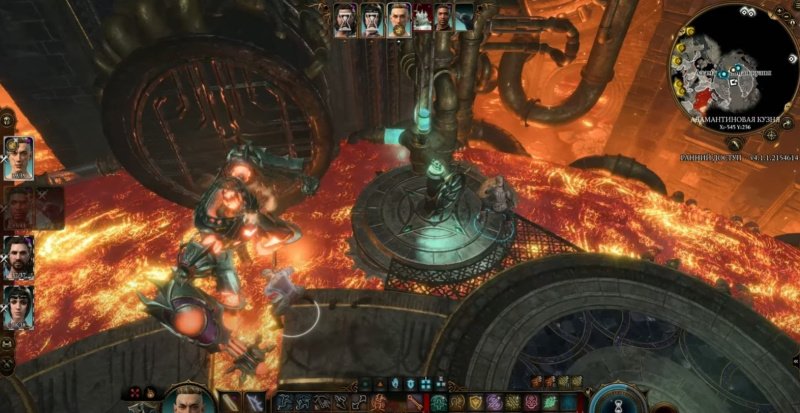The width and height of the screenshot is (800, 413).
Task: Activate the first ability icon in hotbar
Action: 285,402
